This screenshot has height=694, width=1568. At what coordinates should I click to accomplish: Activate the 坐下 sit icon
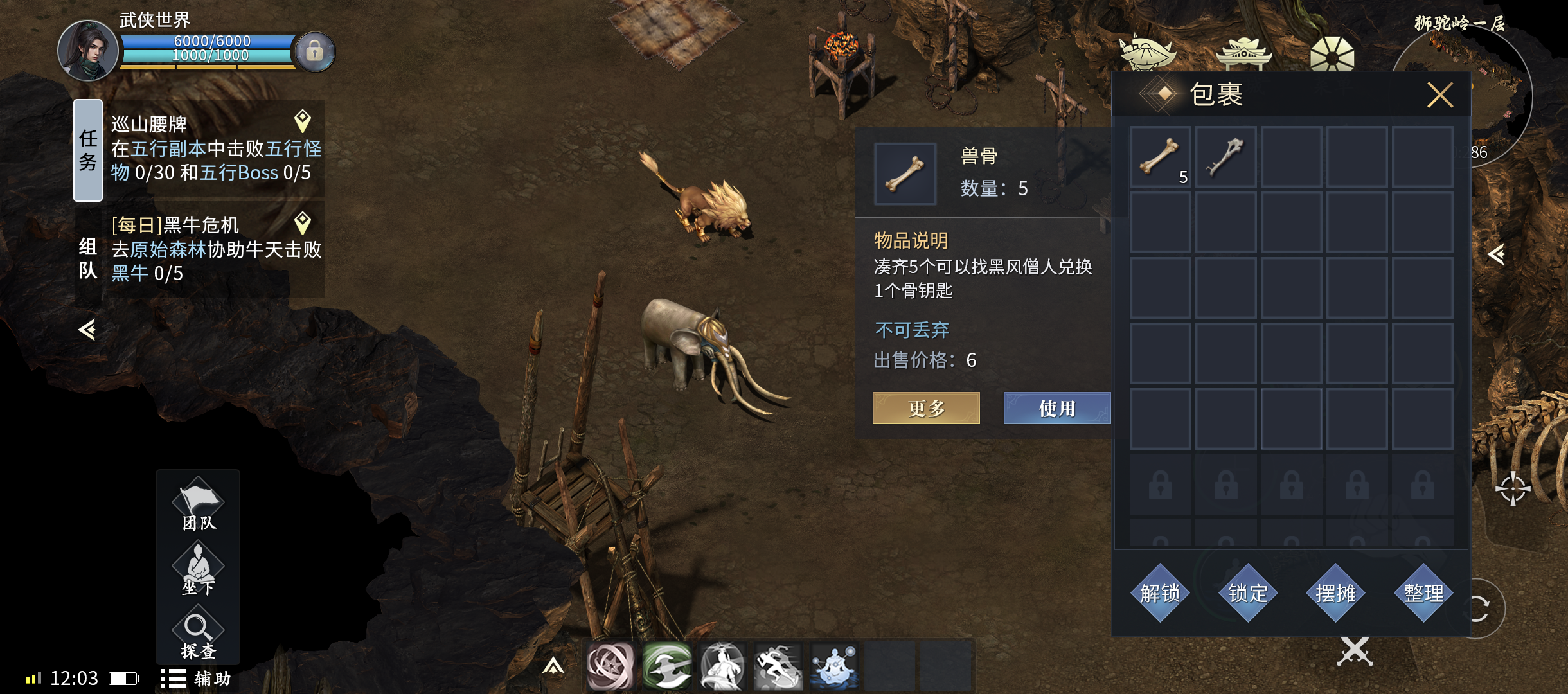198,569
